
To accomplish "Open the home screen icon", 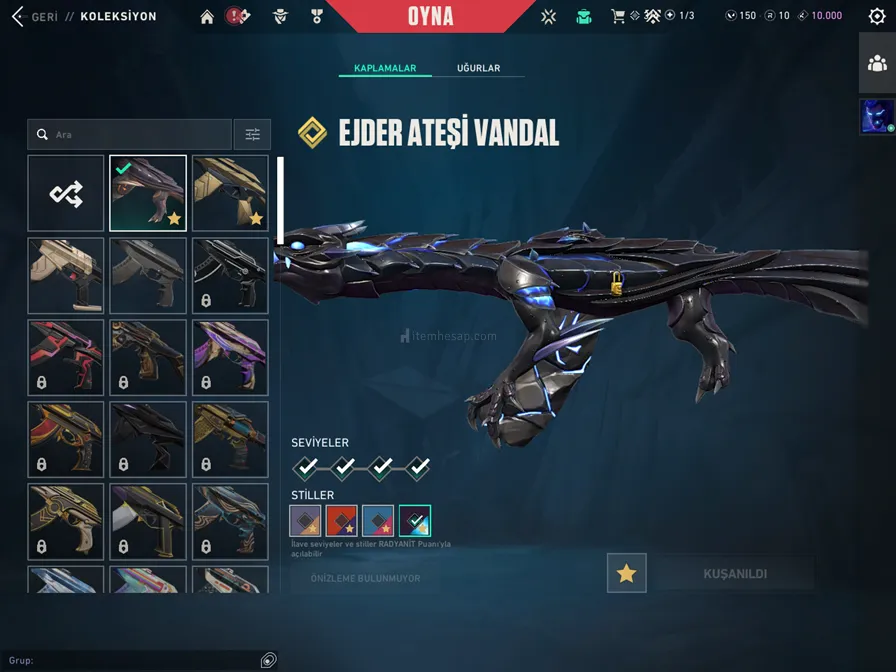I will 207,16.
